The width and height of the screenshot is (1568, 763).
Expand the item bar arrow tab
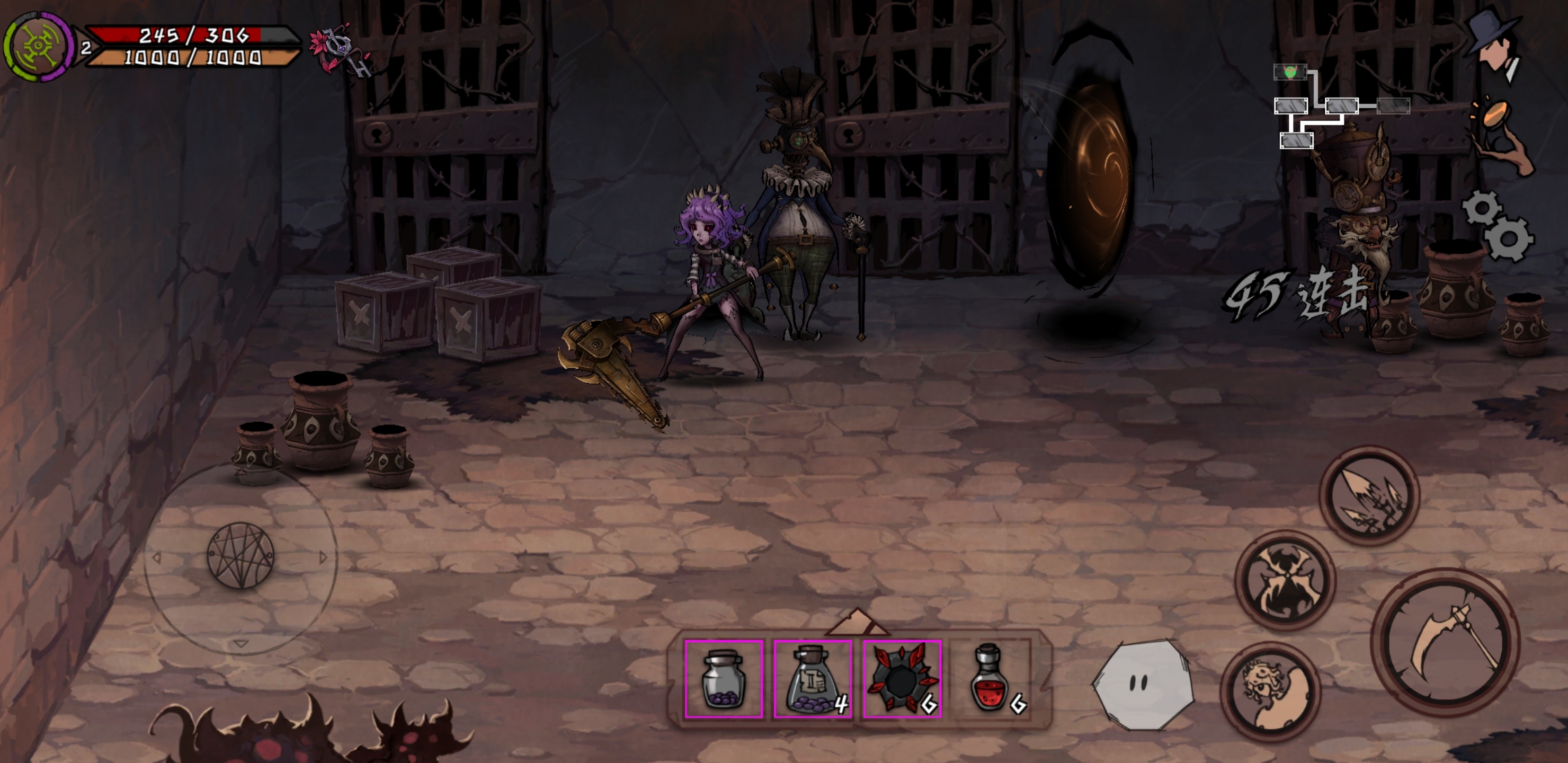click(858, 622)
